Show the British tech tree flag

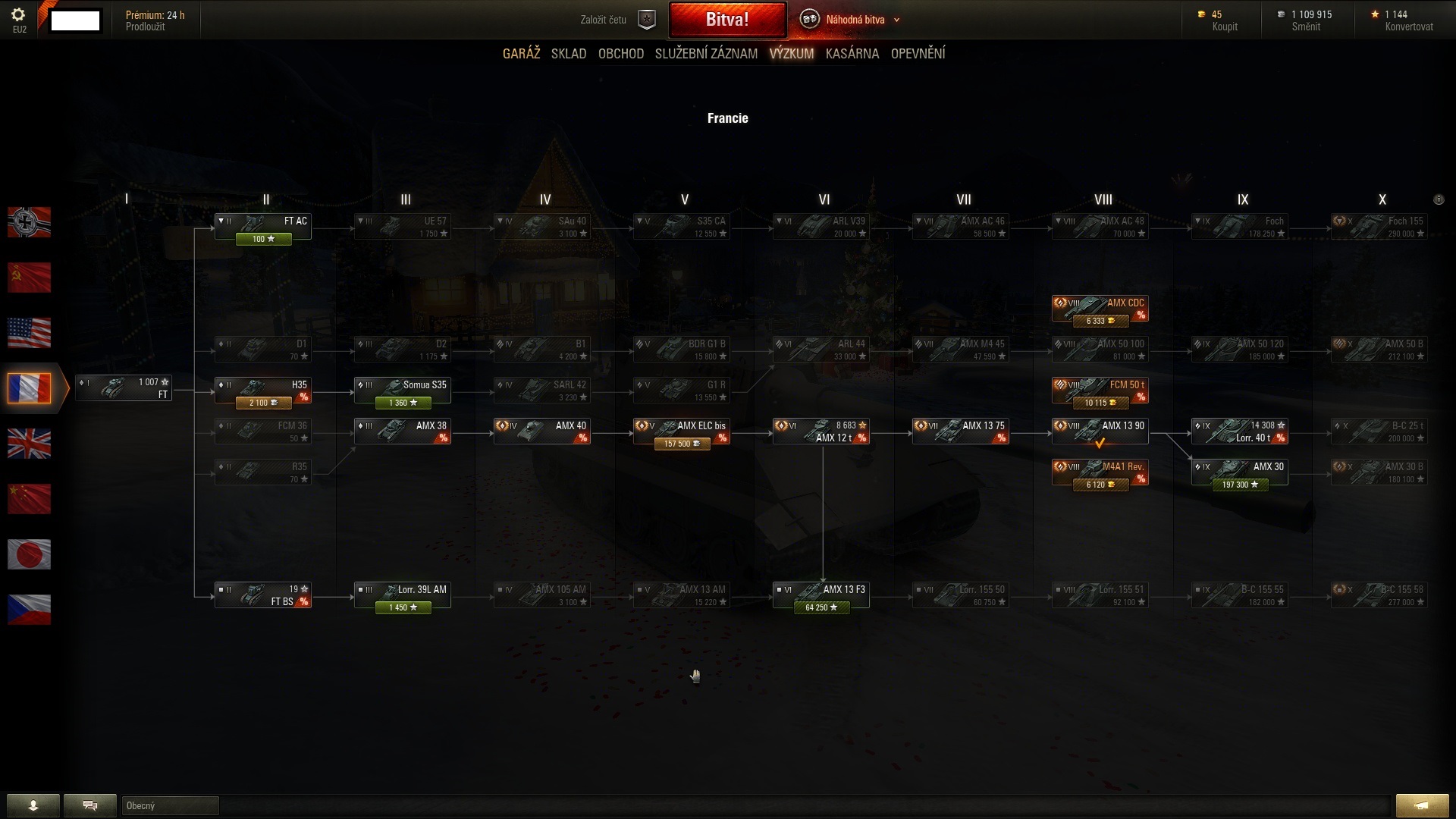pos(30,444)
